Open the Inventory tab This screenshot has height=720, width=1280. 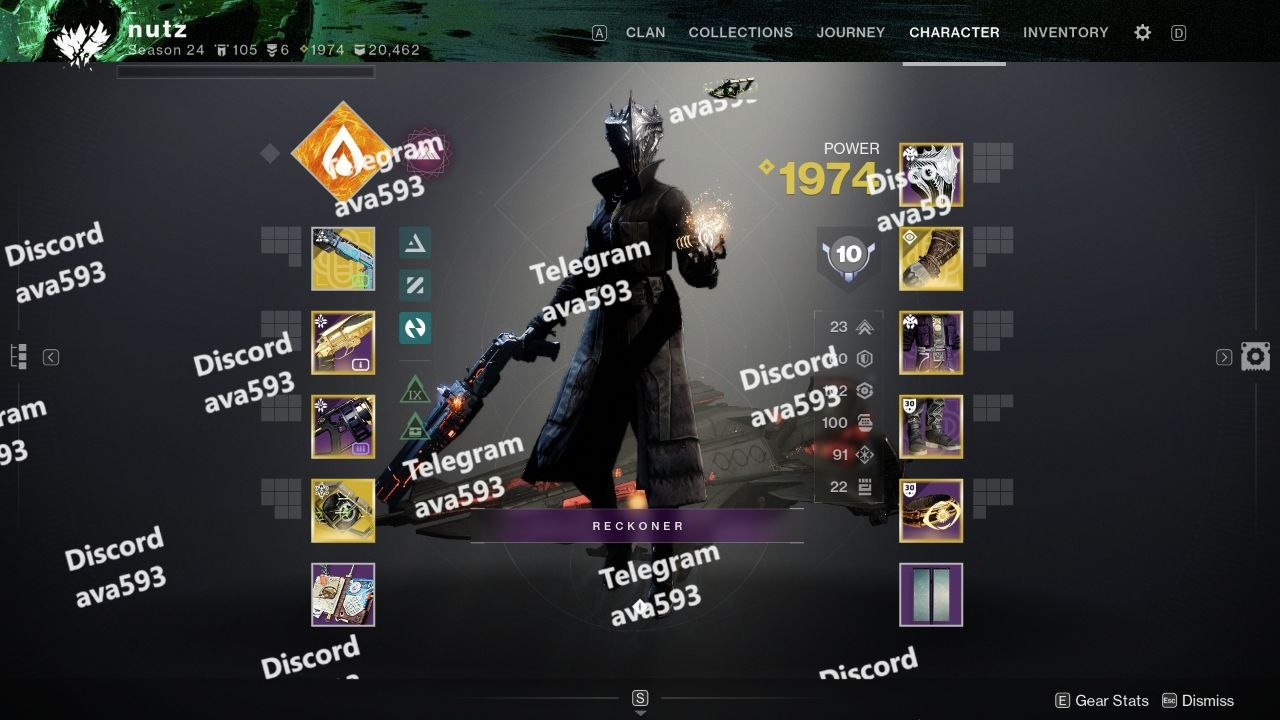[x=1065, y=32]
